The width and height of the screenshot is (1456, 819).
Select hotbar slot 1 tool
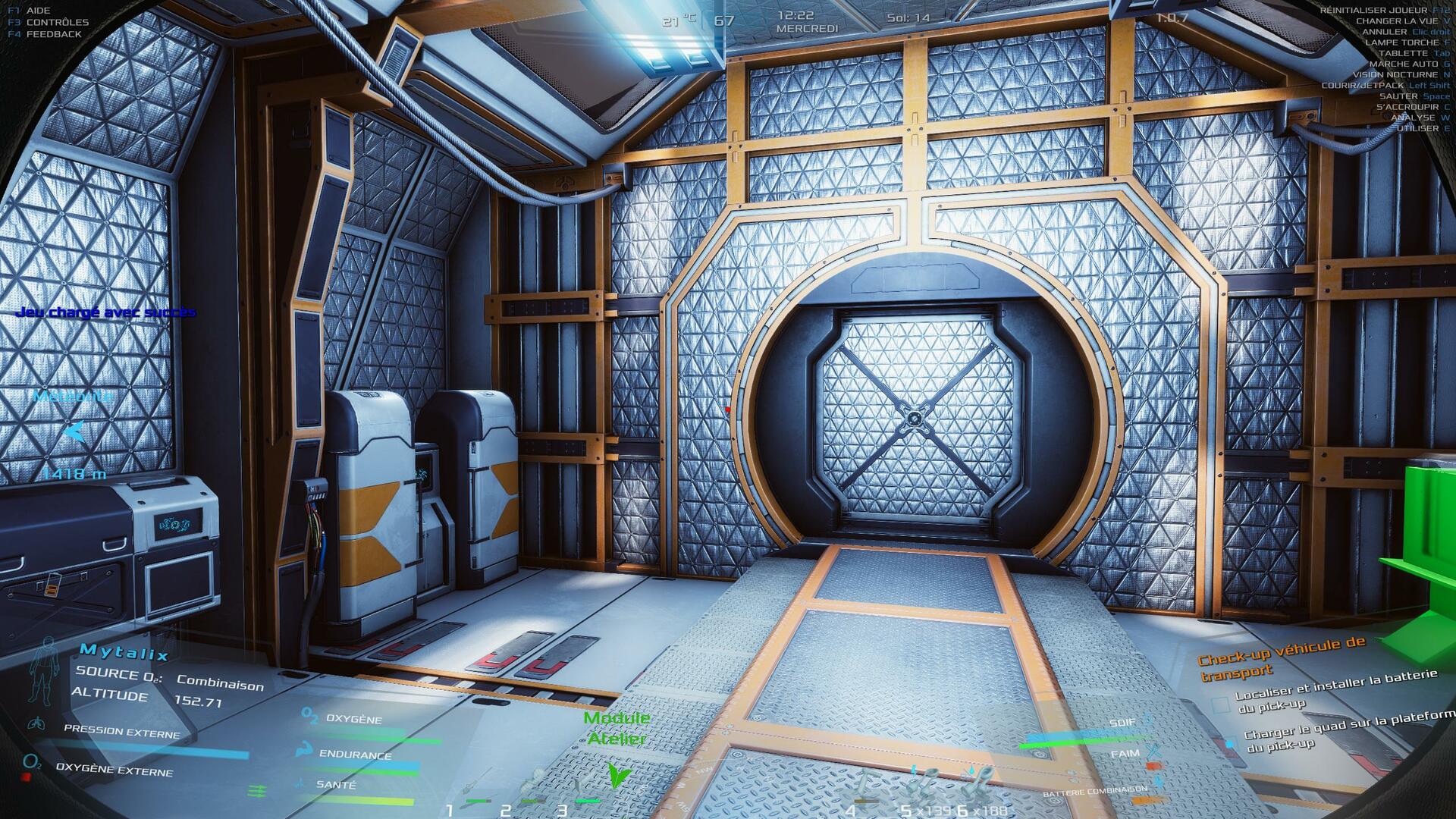click(472, 790)
